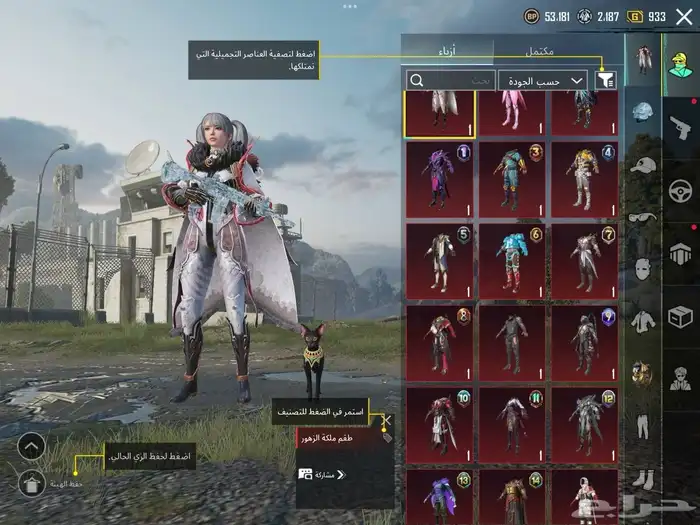Click the outfit search field
The height and width of the screenshot is (525, 700).
[450, 80]
